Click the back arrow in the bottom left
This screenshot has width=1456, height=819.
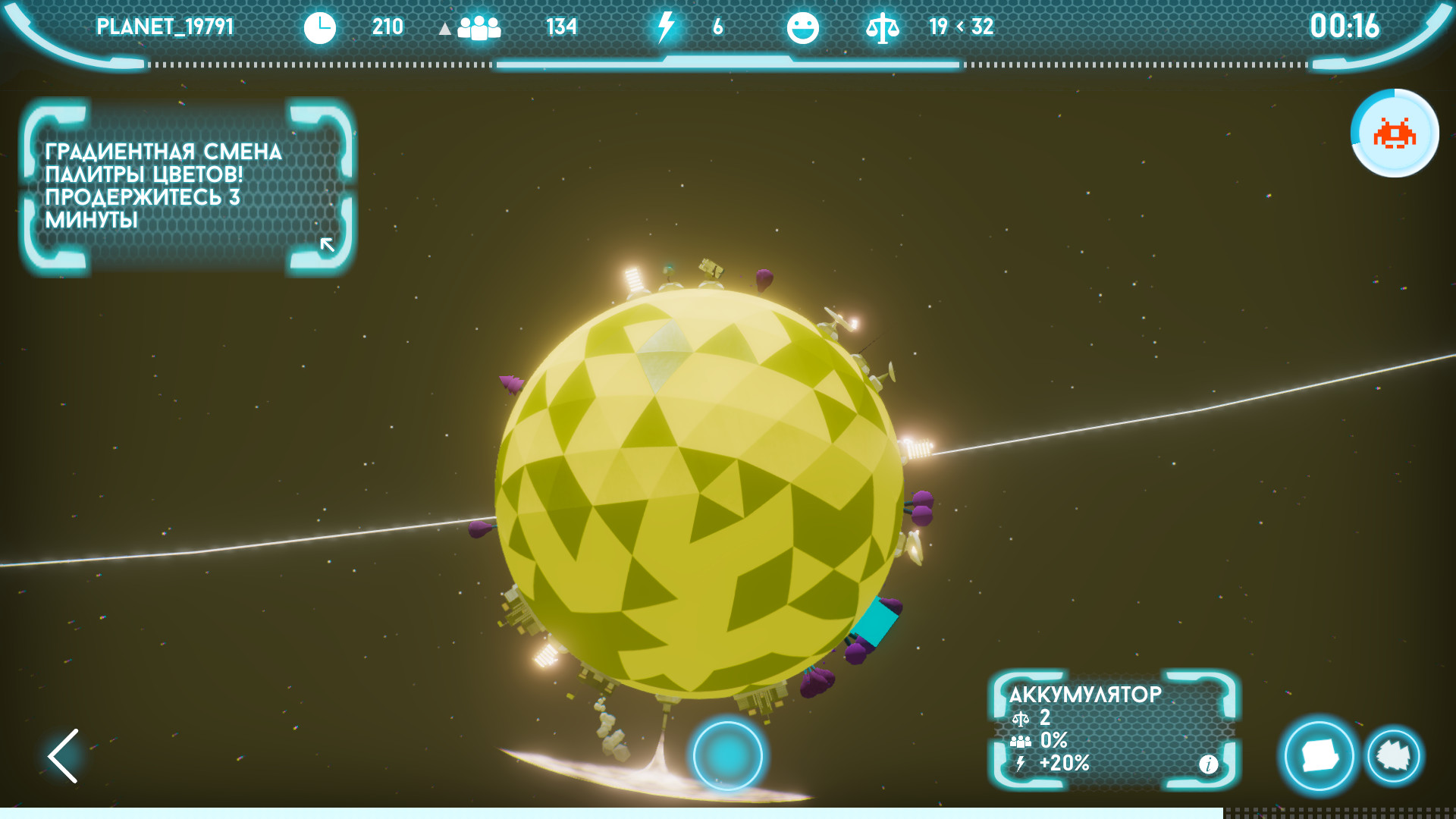pyautogui.click(x=63, y=756)
